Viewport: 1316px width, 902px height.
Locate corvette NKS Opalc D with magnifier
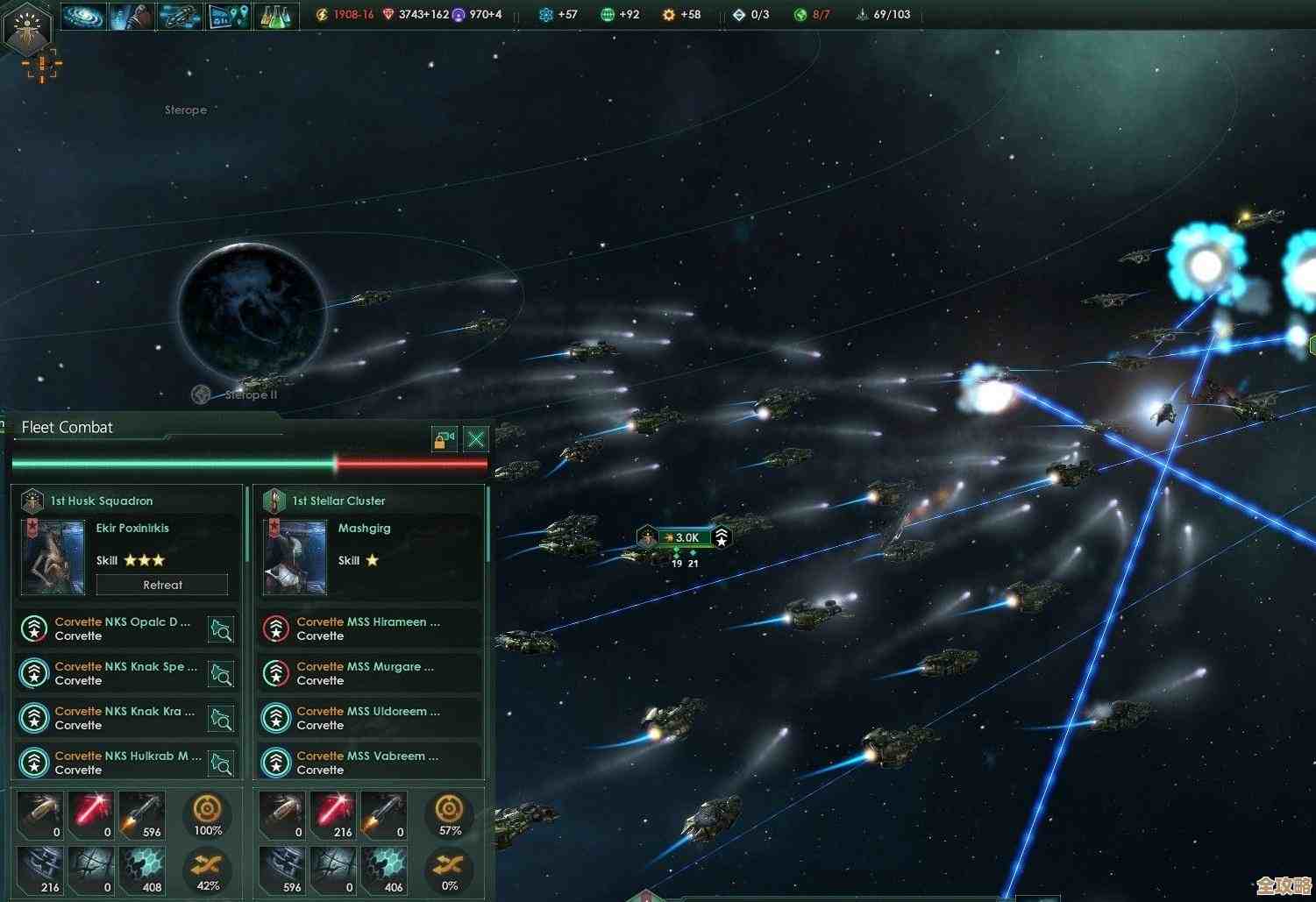click(221, 629)
